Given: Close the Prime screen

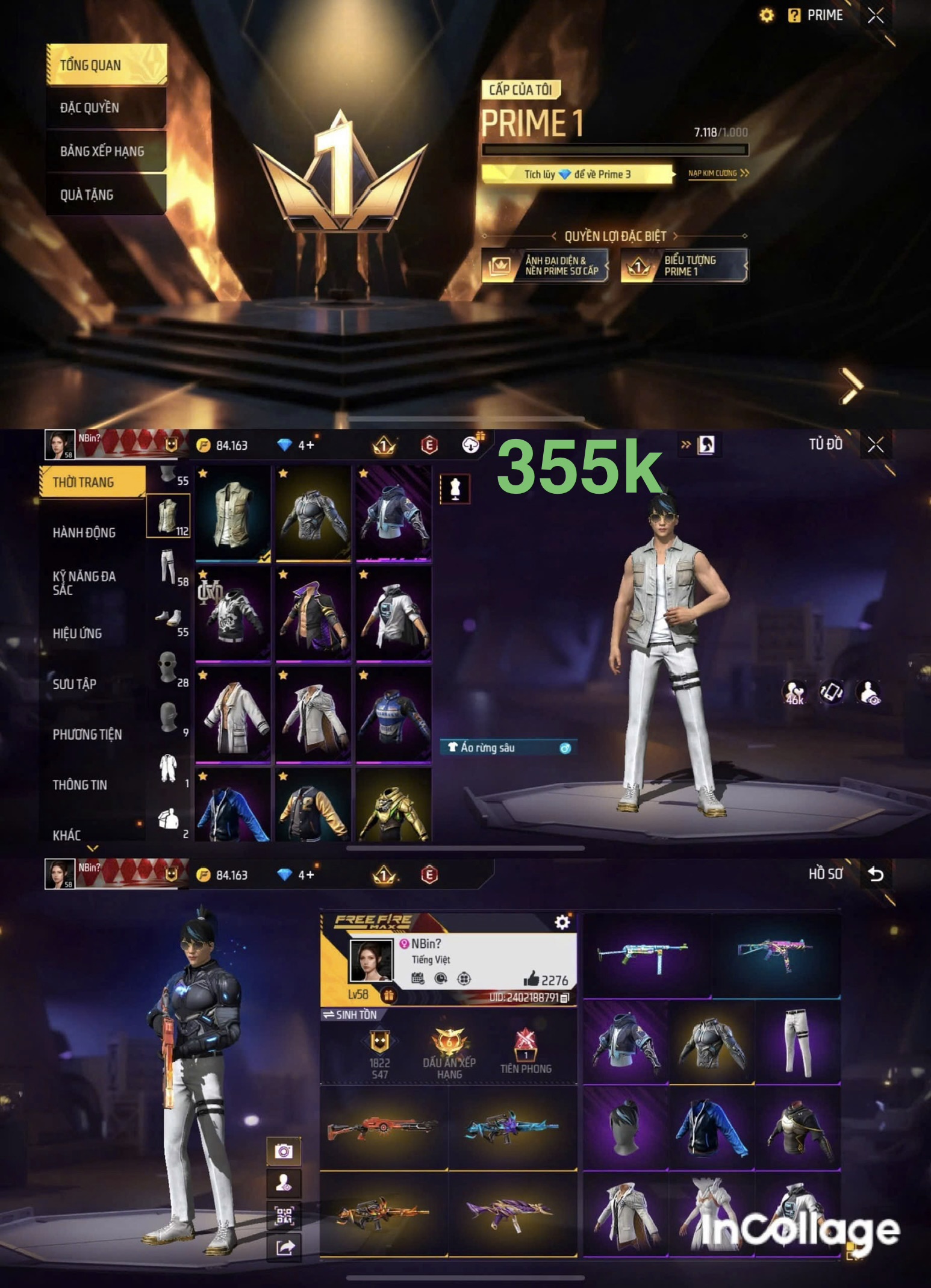Looking at the screenshot, I should tap(875, 16).
